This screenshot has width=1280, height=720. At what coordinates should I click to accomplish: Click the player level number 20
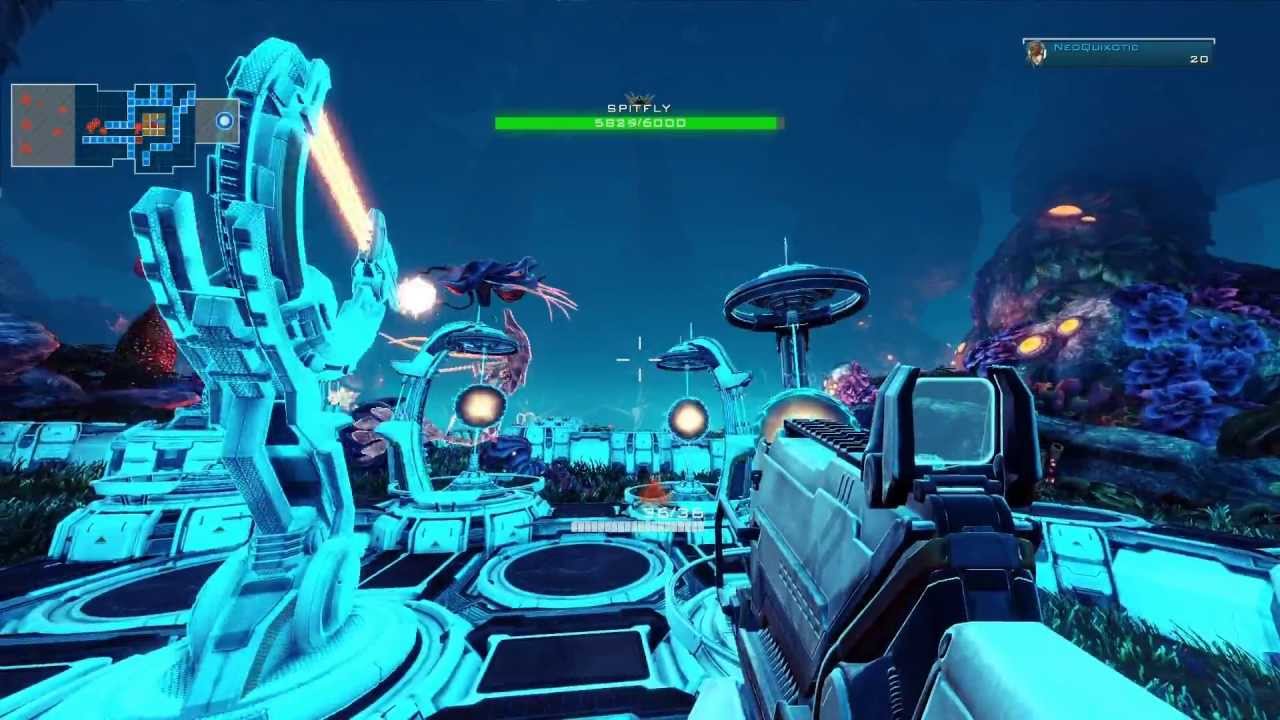[1196, 59]
